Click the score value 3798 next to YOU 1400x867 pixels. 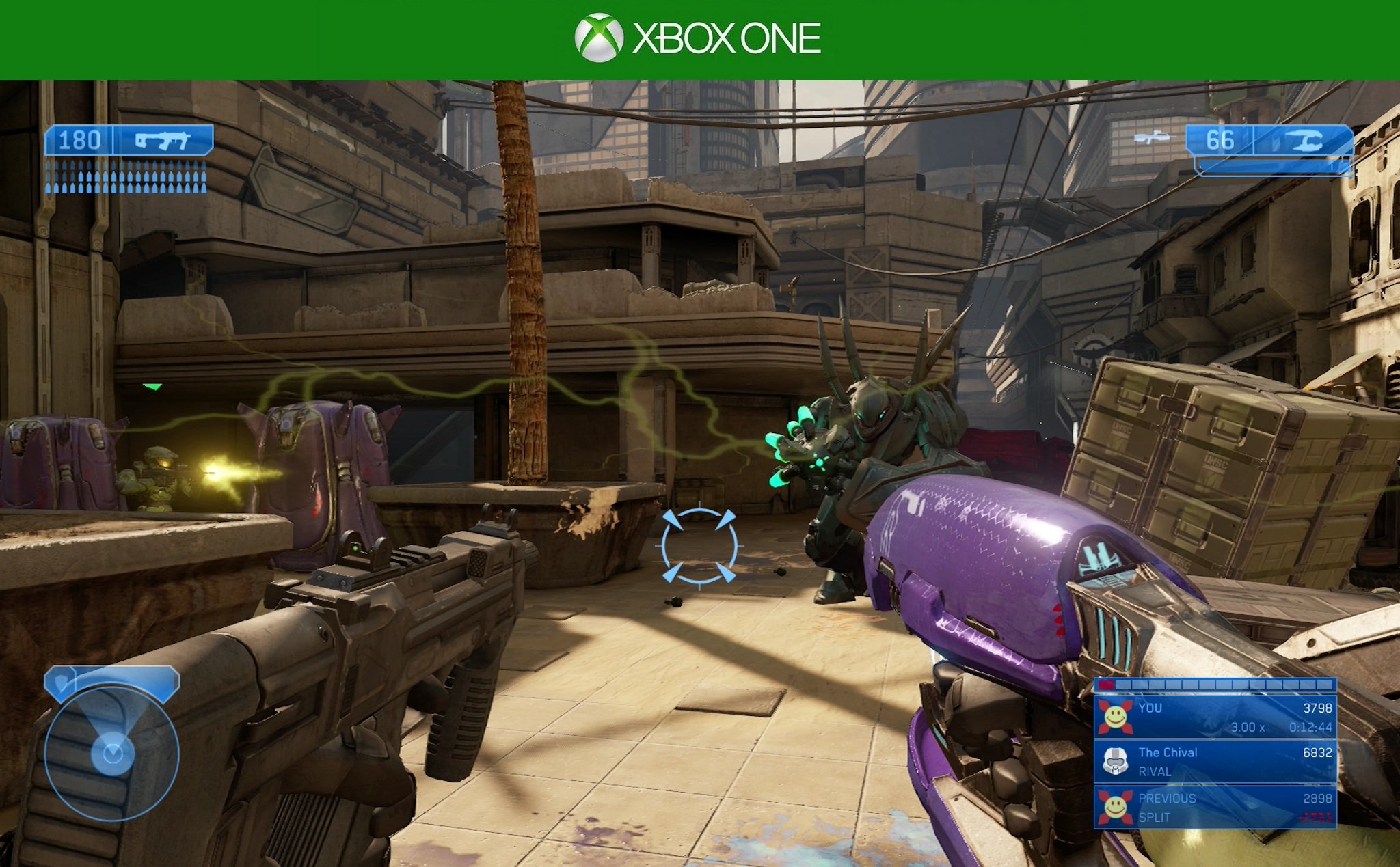tap(1318, 708)
